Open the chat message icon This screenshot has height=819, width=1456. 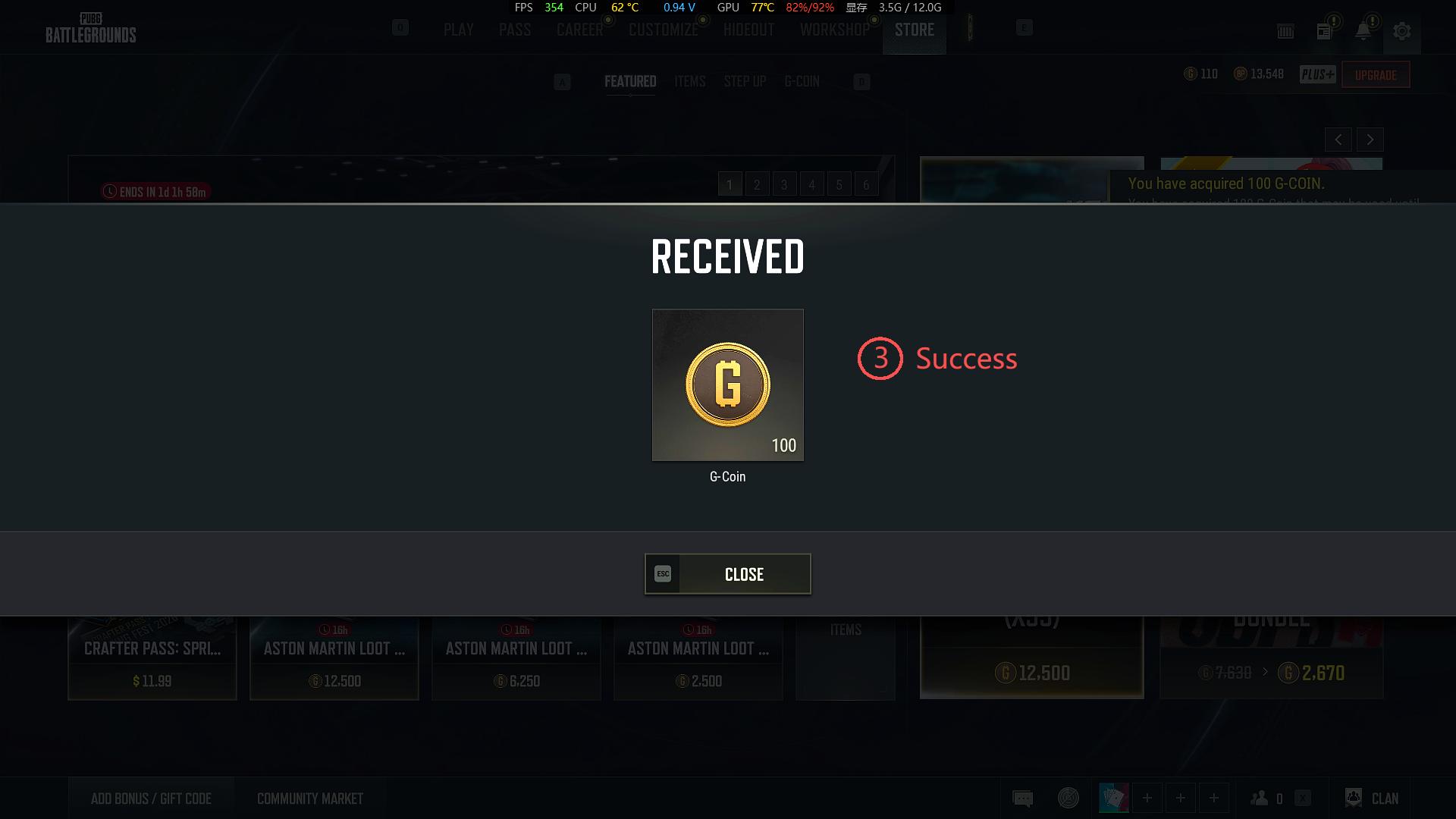point(1022,798)
